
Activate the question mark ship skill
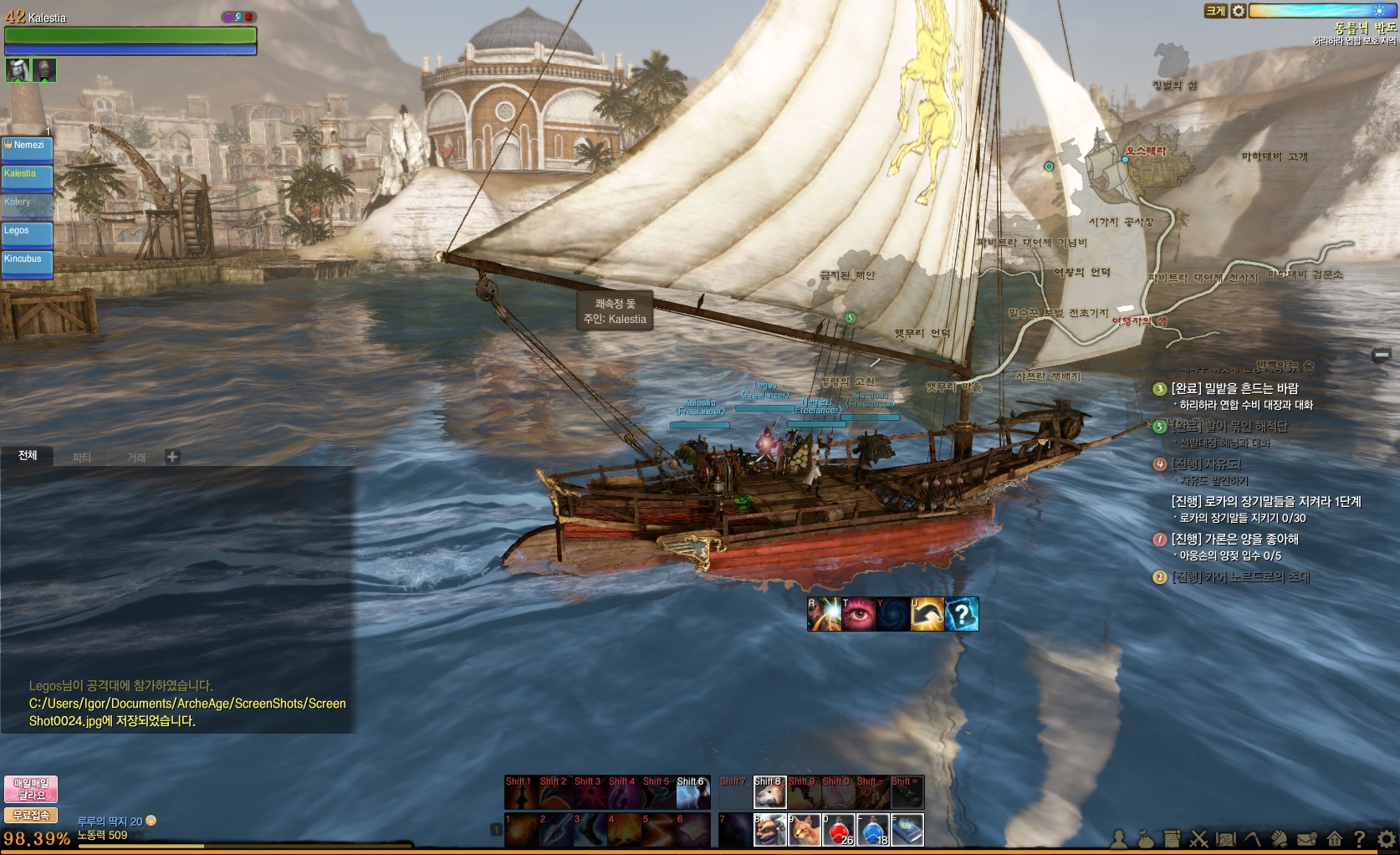[962, 614]
